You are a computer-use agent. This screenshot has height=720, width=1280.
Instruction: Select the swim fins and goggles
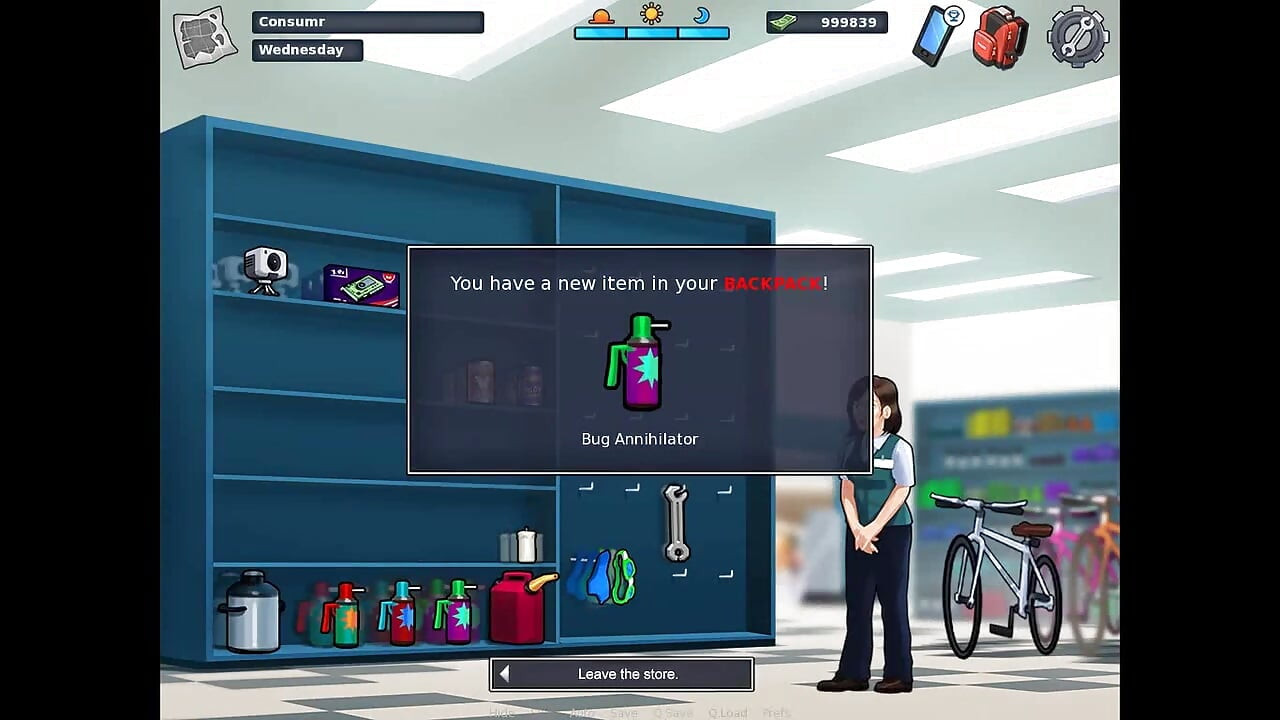tap(603, 577)
